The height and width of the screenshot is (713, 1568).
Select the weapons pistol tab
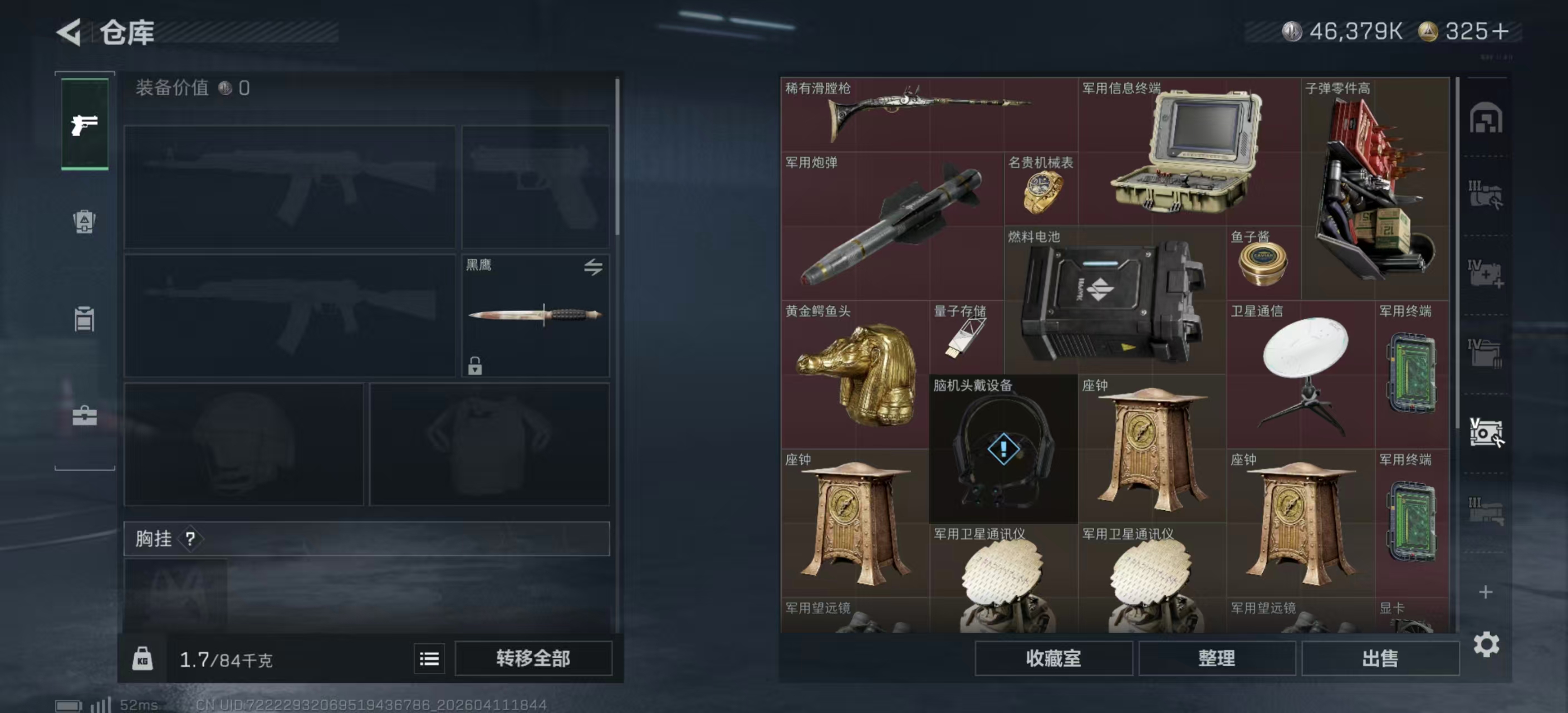85,124
